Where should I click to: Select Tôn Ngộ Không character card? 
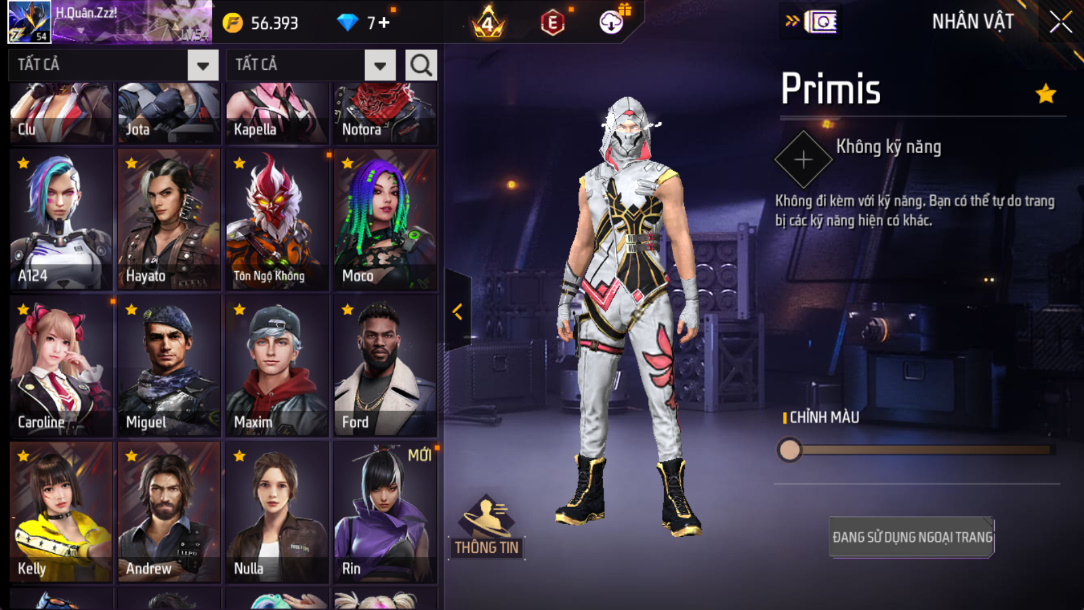pos(277,220)
